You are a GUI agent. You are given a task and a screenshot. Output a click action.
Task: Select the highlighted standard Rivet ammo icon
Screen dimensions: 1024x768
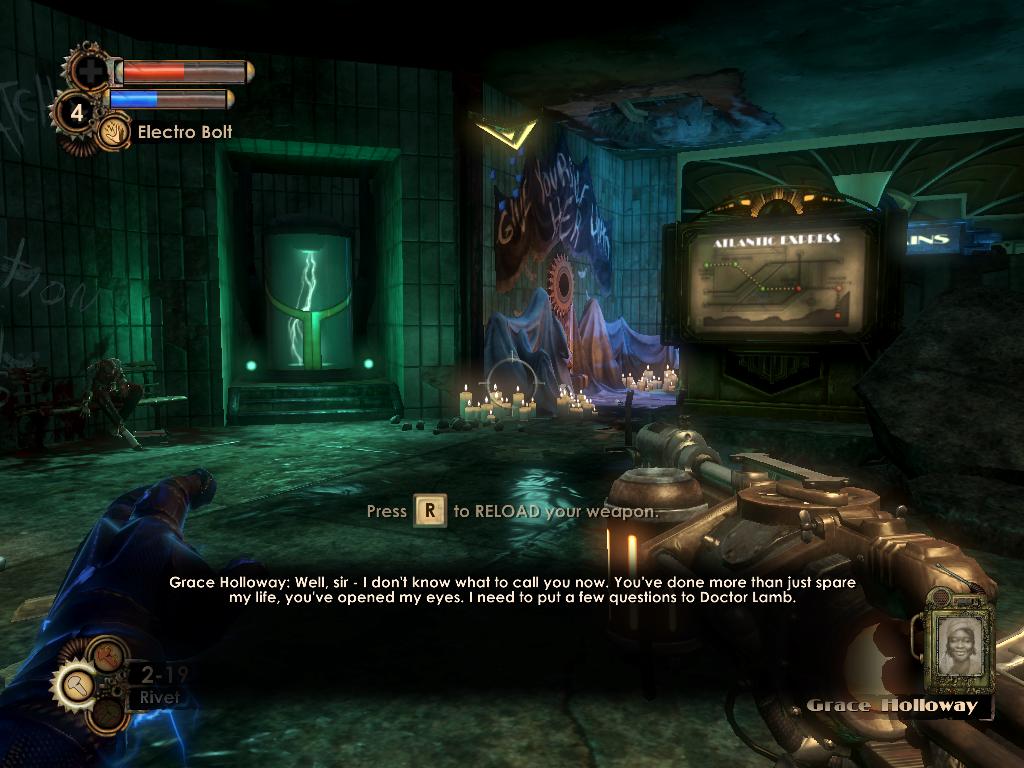pos(77,684)
